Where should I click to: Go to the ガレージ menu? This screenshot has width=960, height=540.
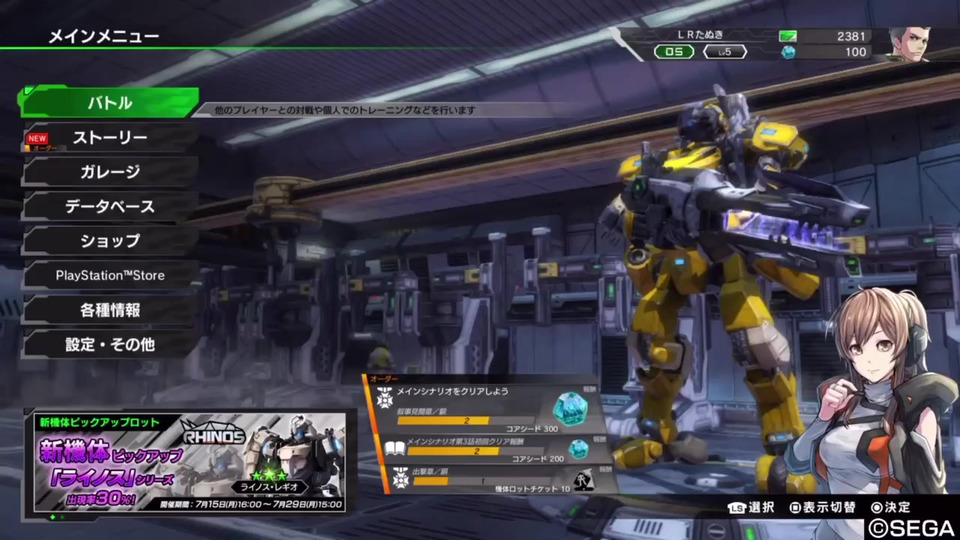tap(110, 172)
